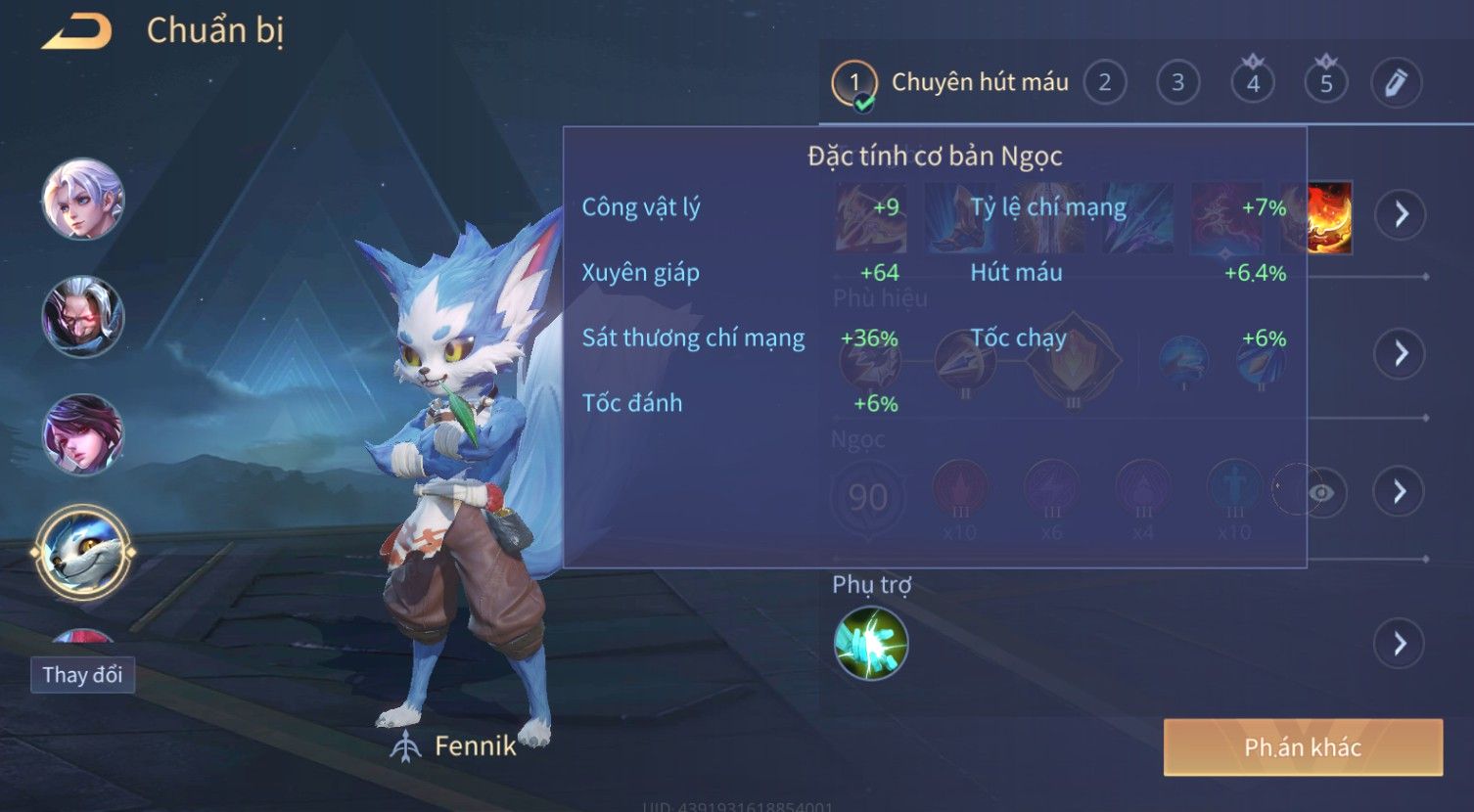This screenshot has height=812, width=1474.
Task: Switch to preset slot 2
Action: [1104, 83]
